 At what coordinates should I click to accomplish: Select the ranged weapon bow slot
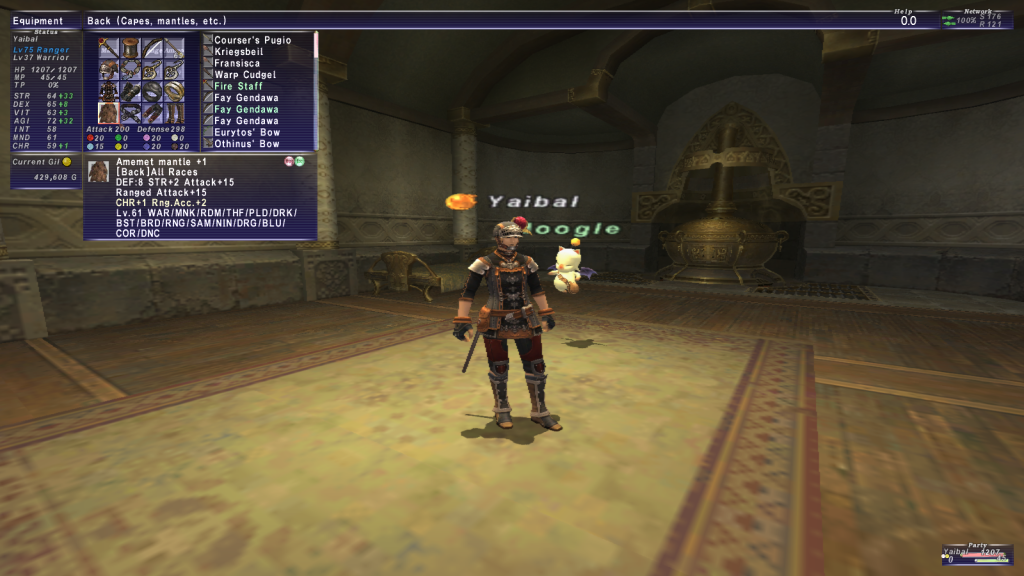tap(153, 48)
